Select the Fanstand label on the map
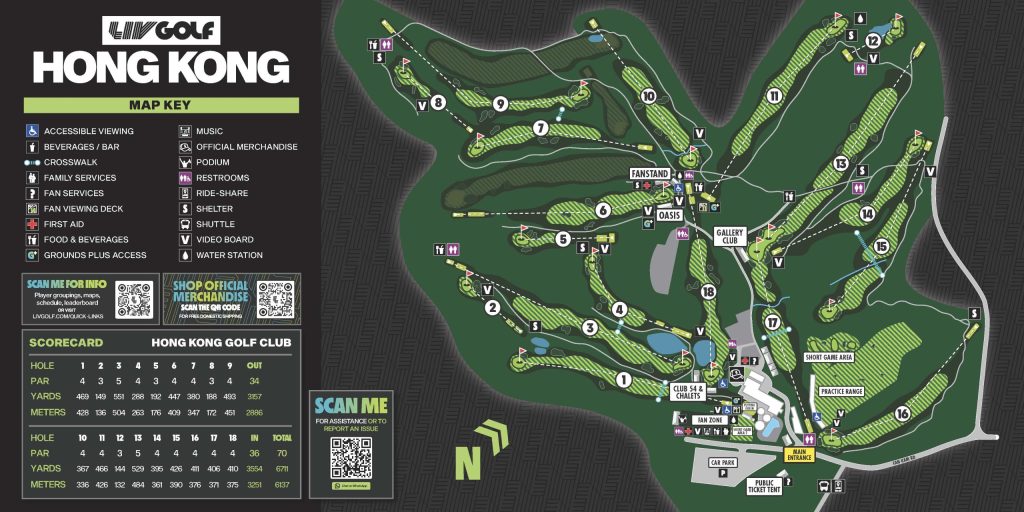The image size is (1024, 512). pos(649,174)
